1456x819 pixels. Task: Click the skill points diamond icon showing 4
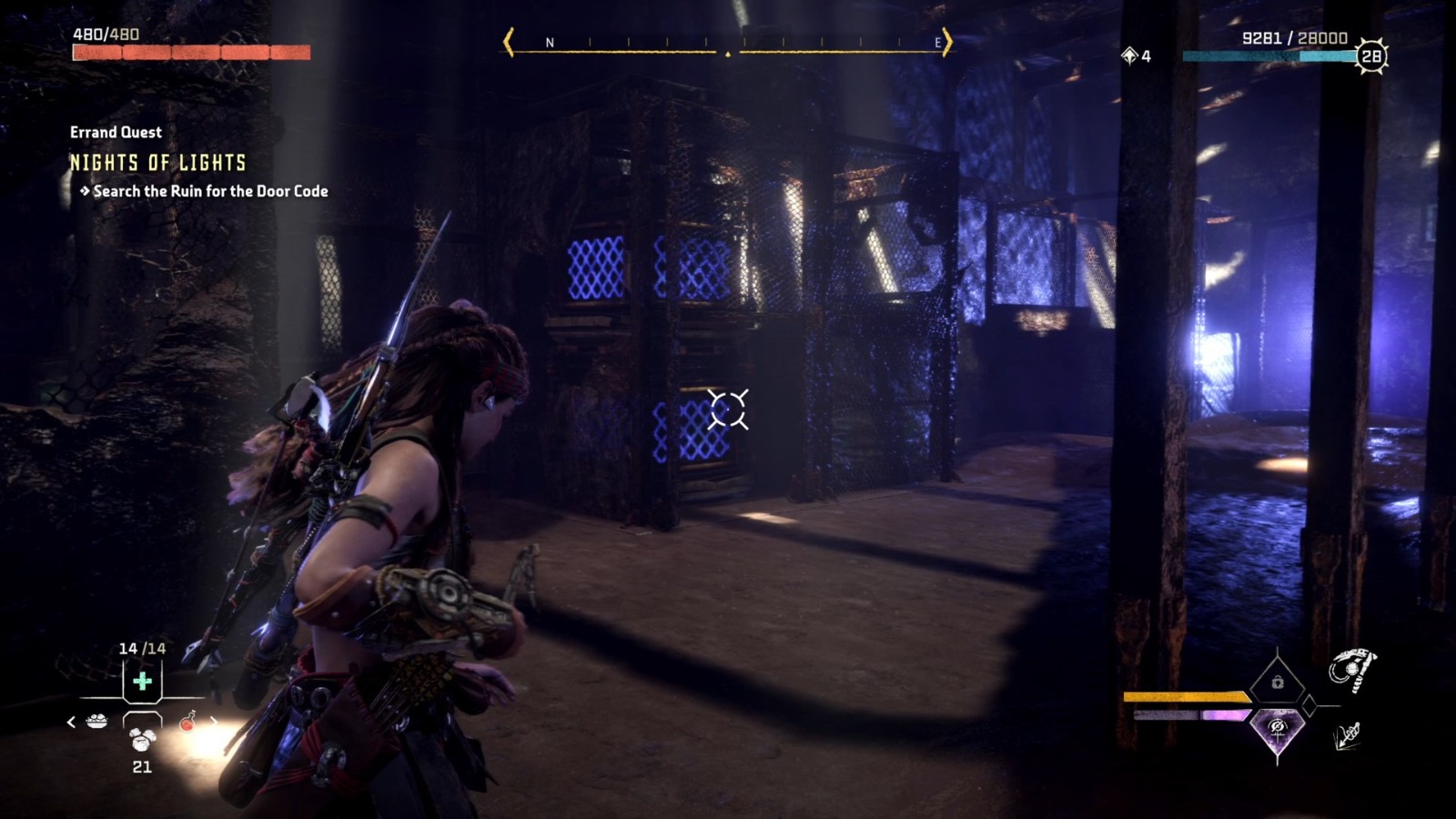[1131, 56]
